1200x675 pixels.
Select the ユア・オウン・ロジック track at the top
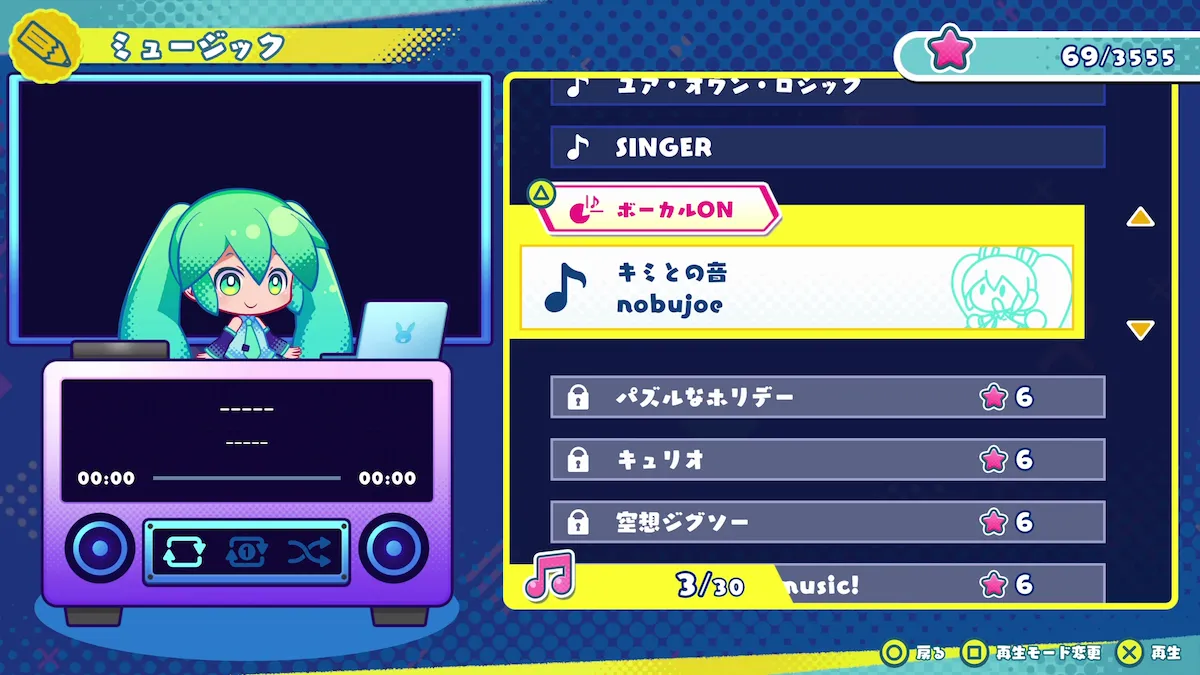(x=827, y=88)
